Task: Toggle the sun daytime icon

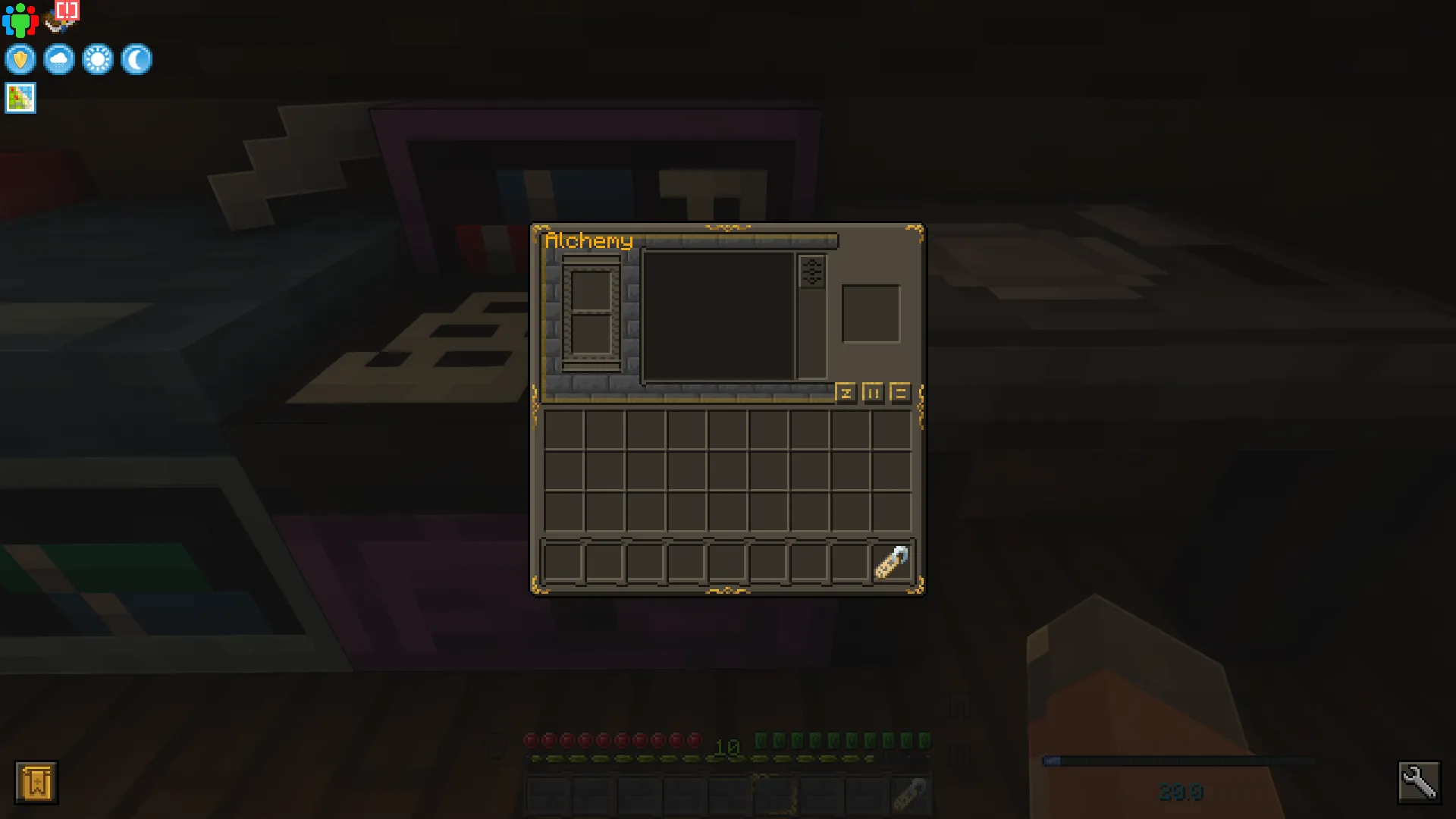Action: pyautogui.click(x=99, y=59)
